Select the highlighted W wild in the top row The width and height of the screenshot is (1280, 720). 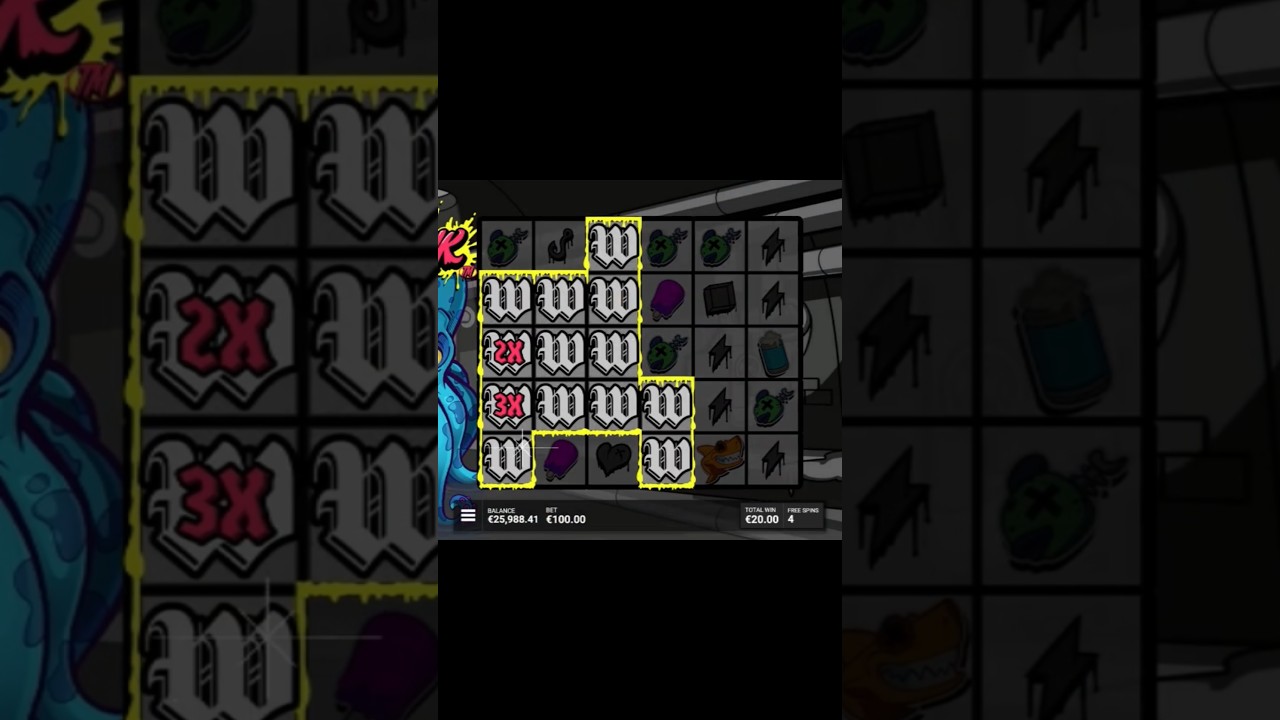(x=613, y=245)
